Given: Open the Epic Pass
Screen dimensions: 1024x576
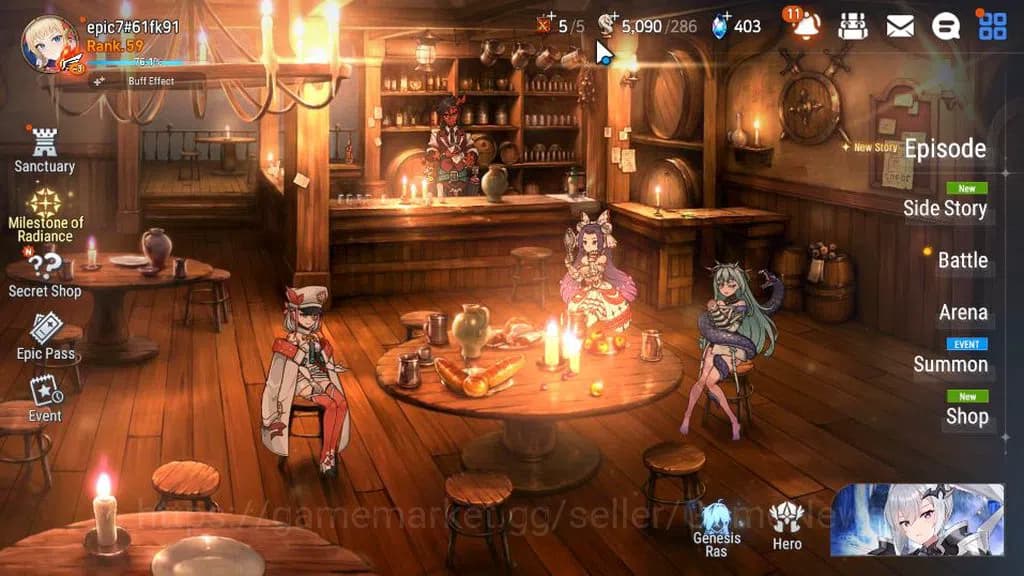Looking at the screenshot, I should (46, 337).
